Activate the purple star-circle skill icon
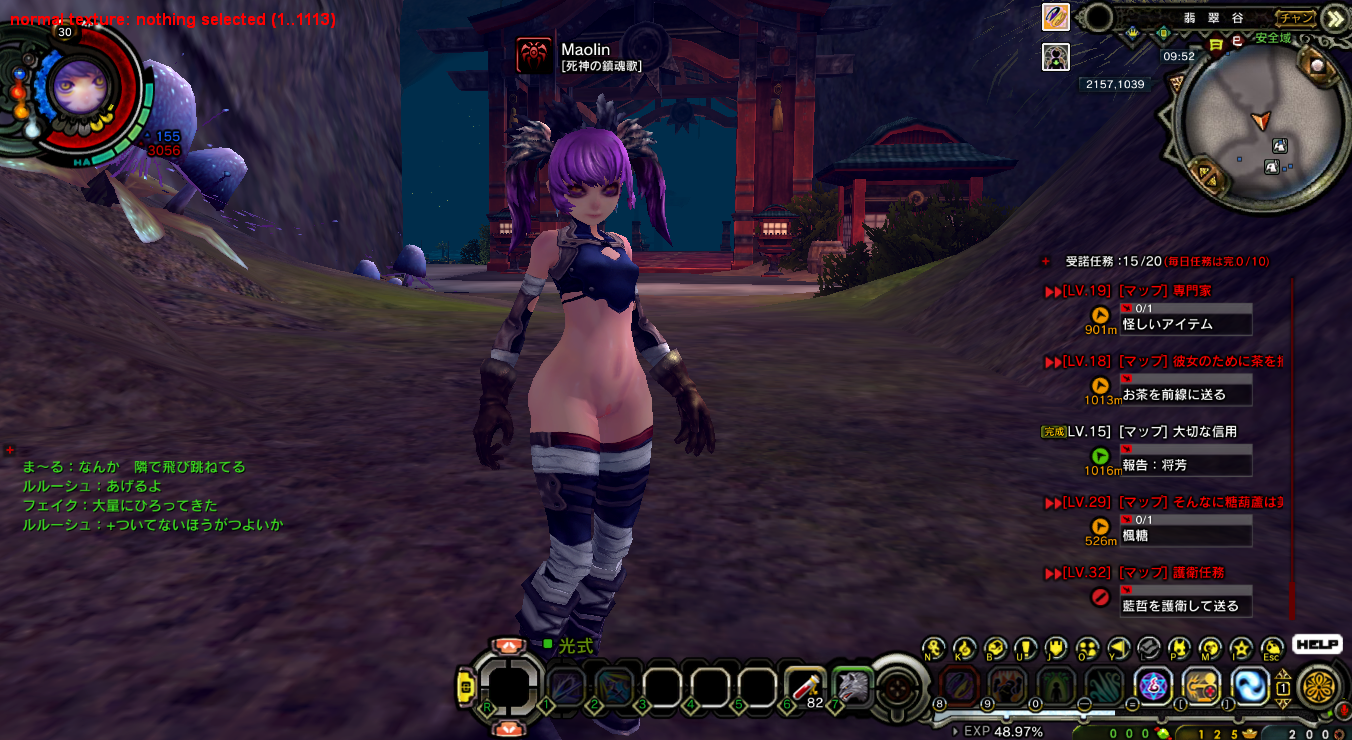The image size is (1352, 740). [1154, 686]
